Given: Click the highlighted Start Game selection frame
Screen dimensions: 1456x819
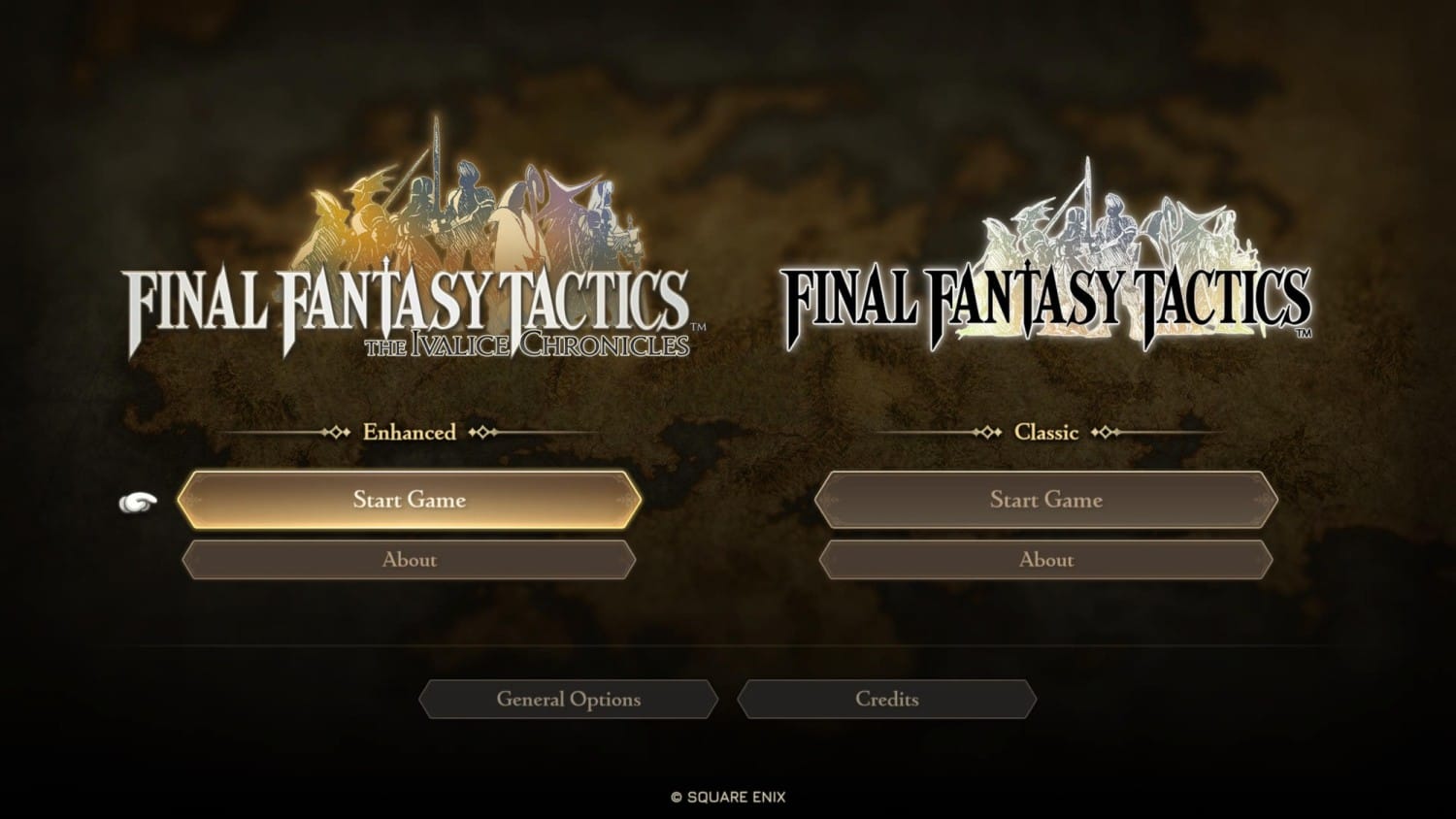Looking at the screenshot, I should tap(410, 500).
